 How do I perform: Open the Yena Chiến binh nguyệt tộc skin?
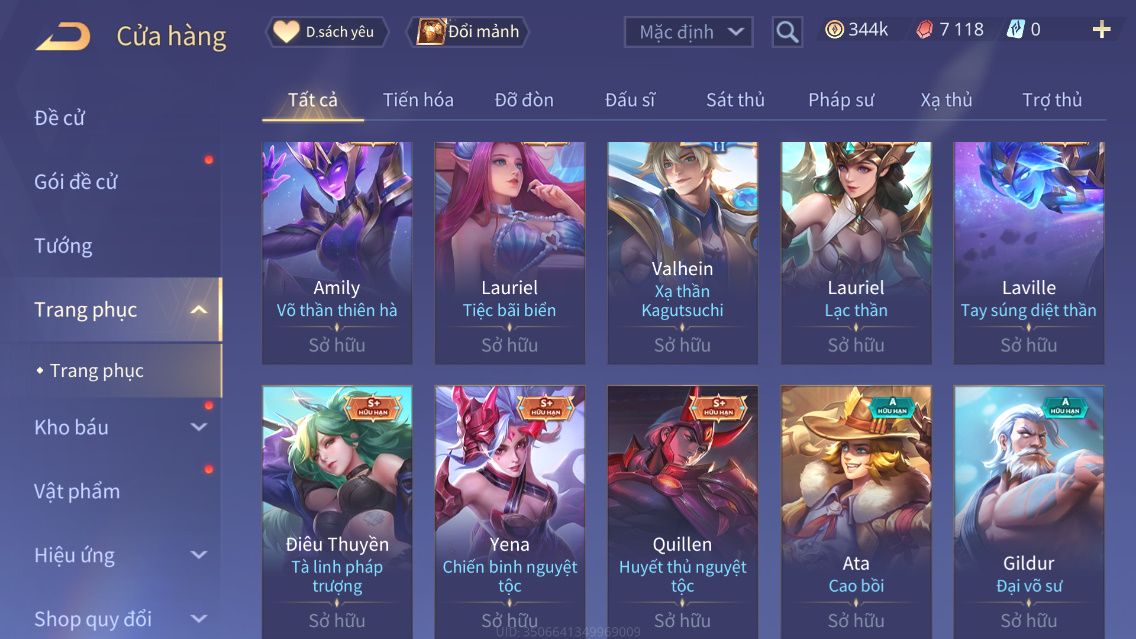click(x=510, y=510)
